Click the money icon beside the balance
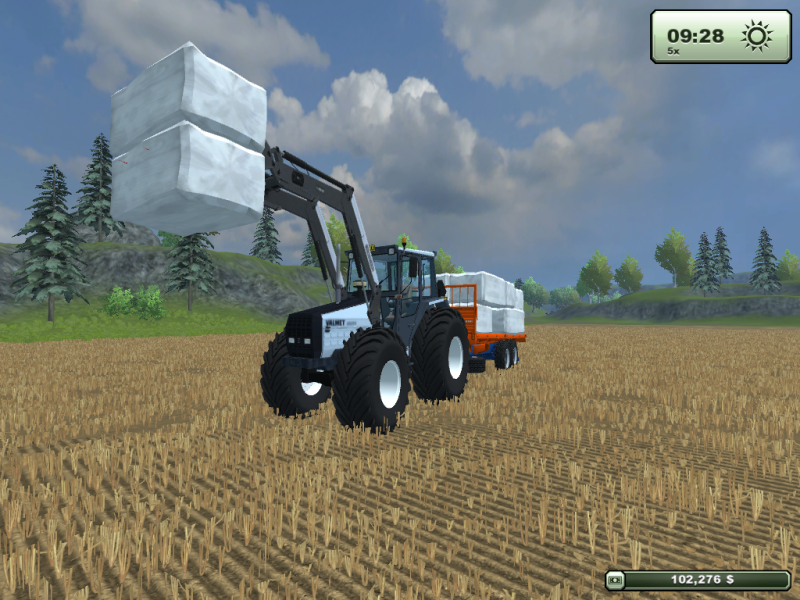The width and height of the screenshot is (800, 600). click(616, 579)
